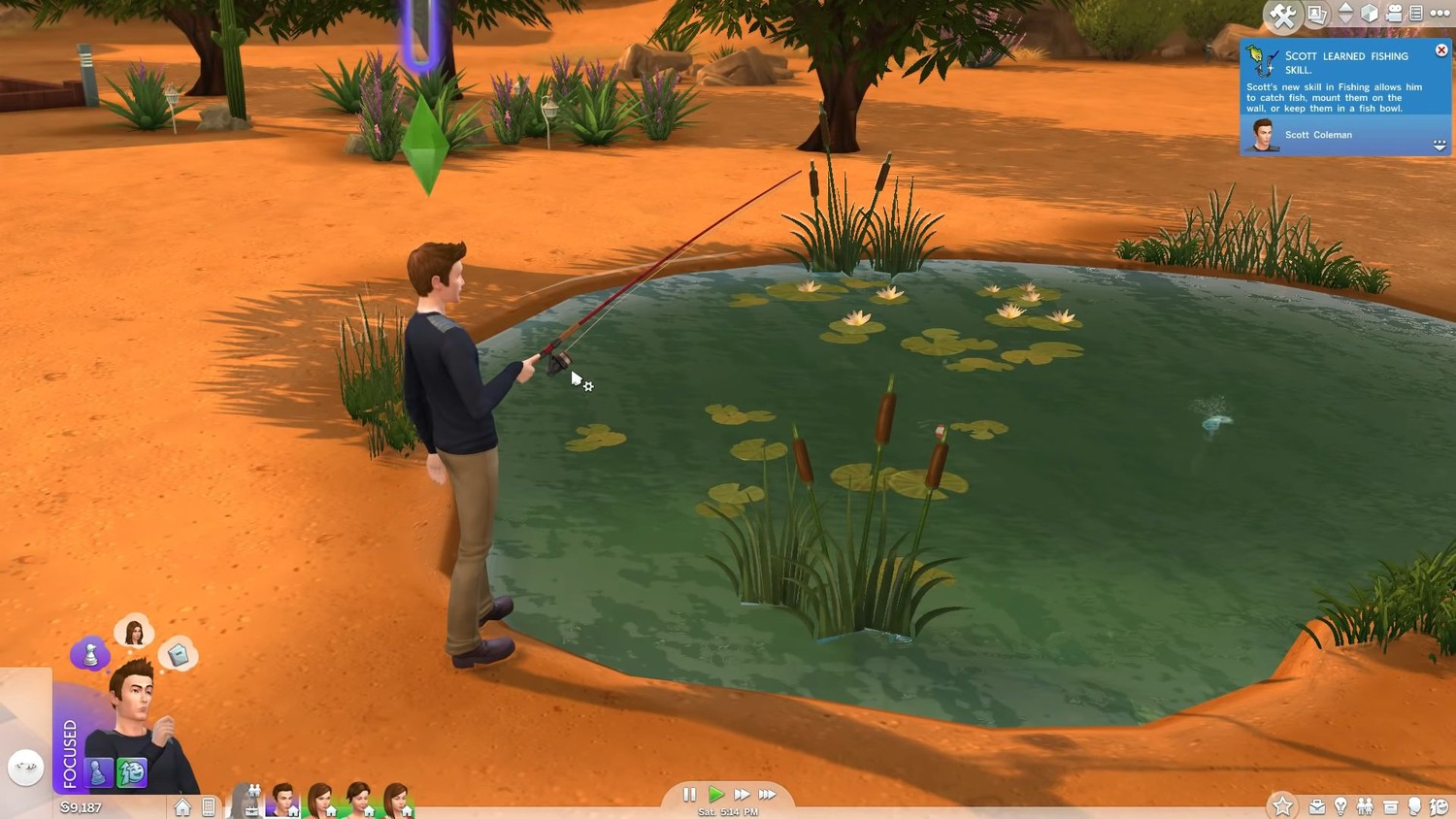
Task: Close the fishing skill notification
Action: [1441, 50]
